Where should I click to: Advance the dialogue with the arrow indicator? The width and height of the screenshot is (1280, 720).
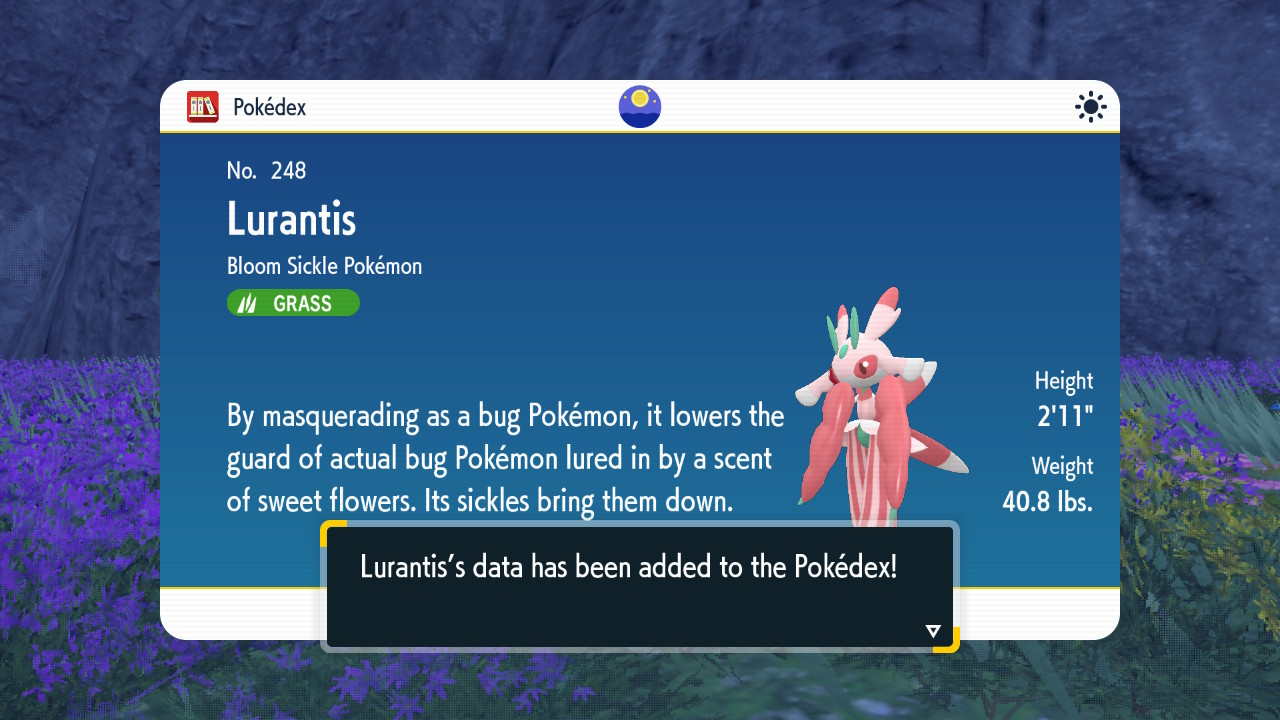[933, 631]
